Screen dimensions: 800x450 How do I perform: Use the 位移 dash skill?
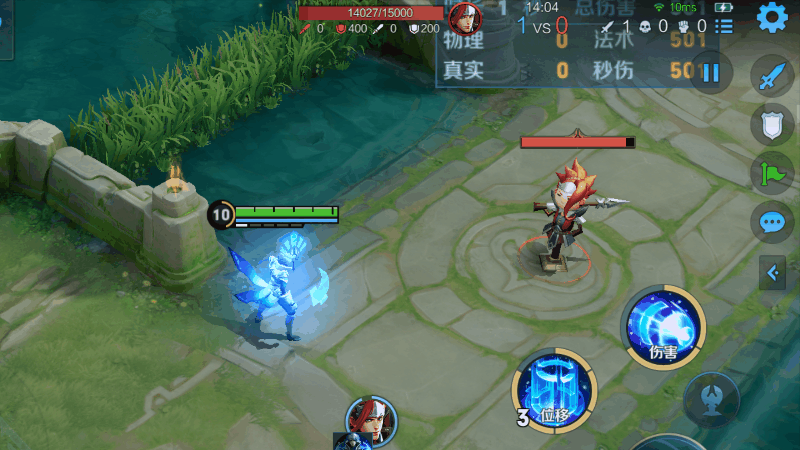point(554,393)
